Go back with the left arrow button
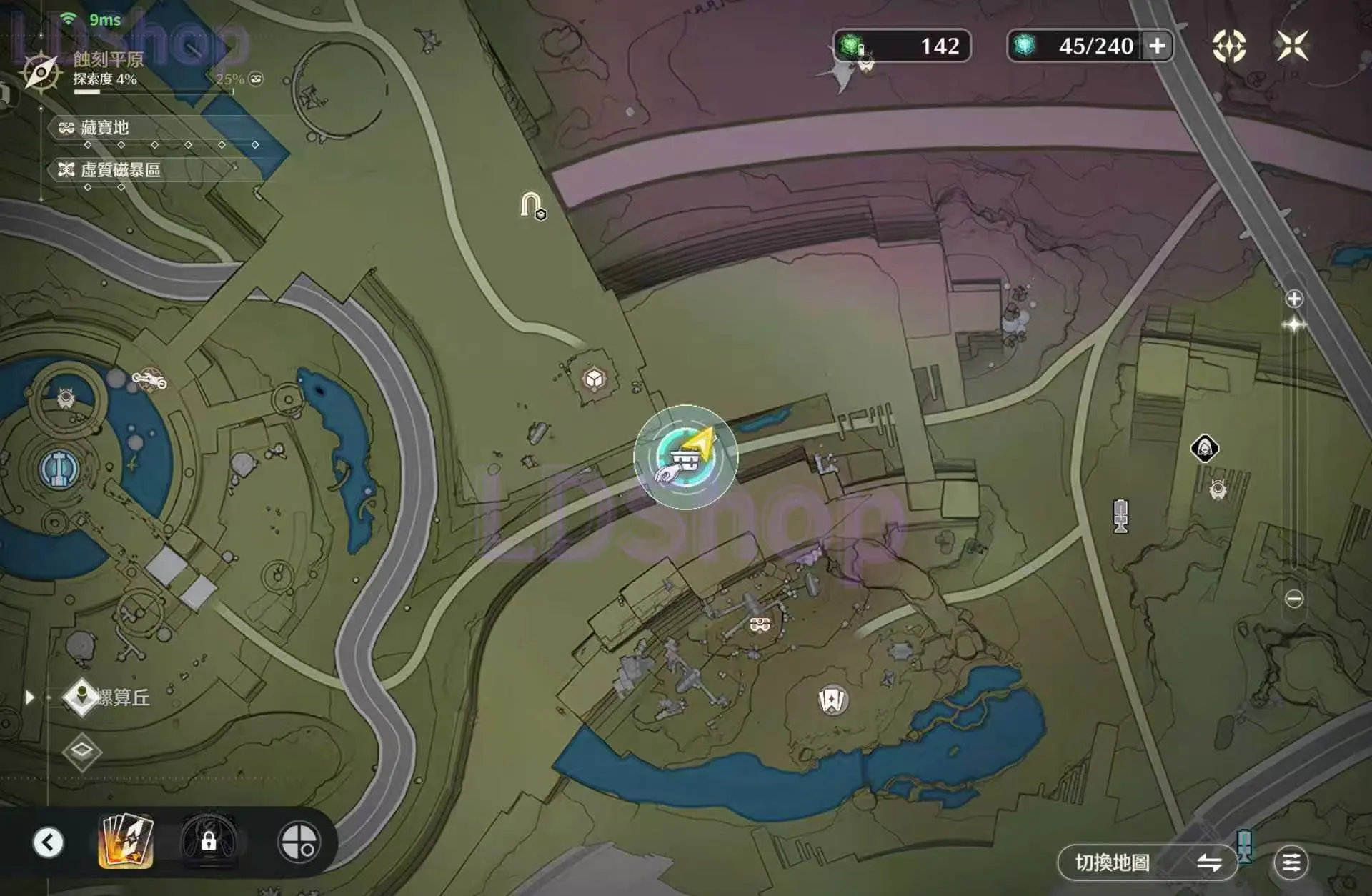Screen dimensions: 1372x896 (x=49, y=842)
